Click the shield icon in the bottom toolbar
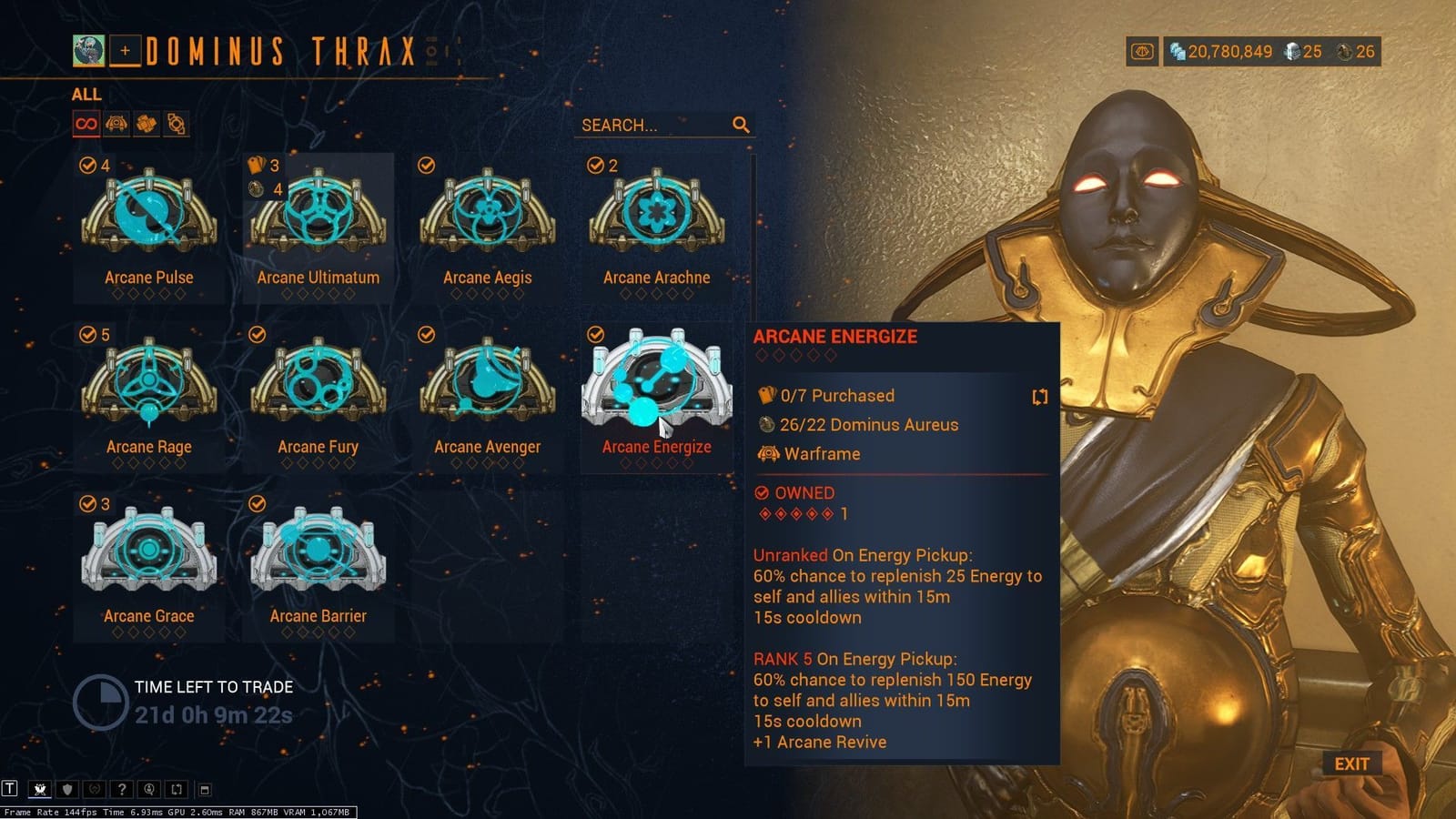The width and height of the screenshot is (1456, 819). point(67,790)
